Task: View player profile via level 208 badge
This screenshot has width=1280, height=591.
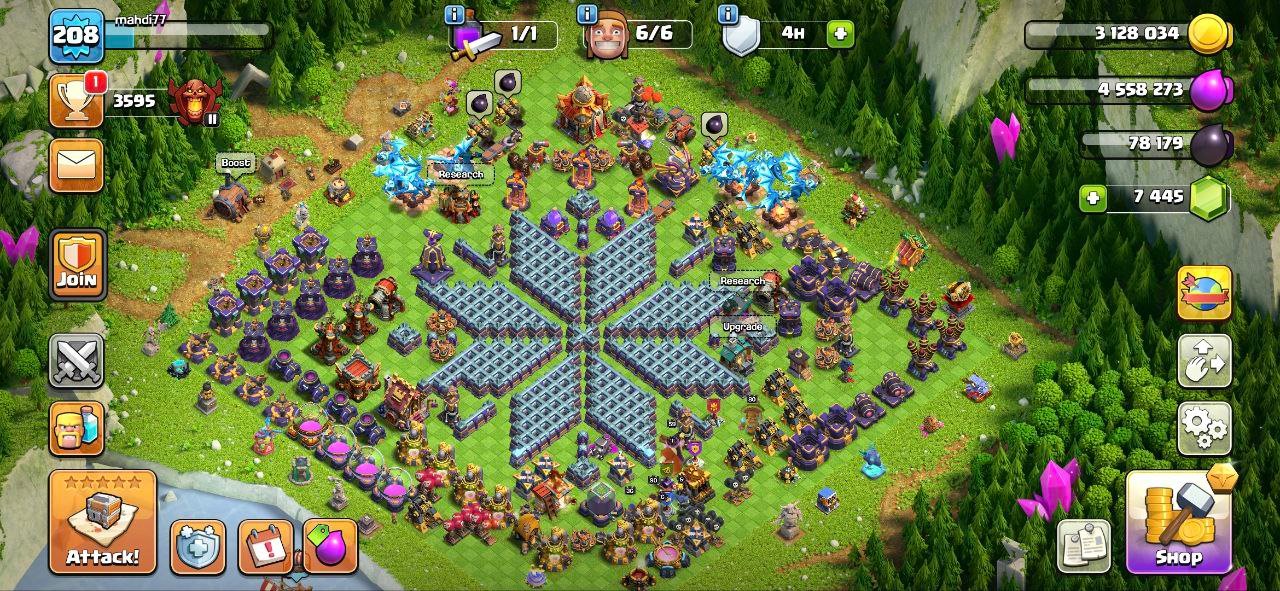Action: click(76, 36)
